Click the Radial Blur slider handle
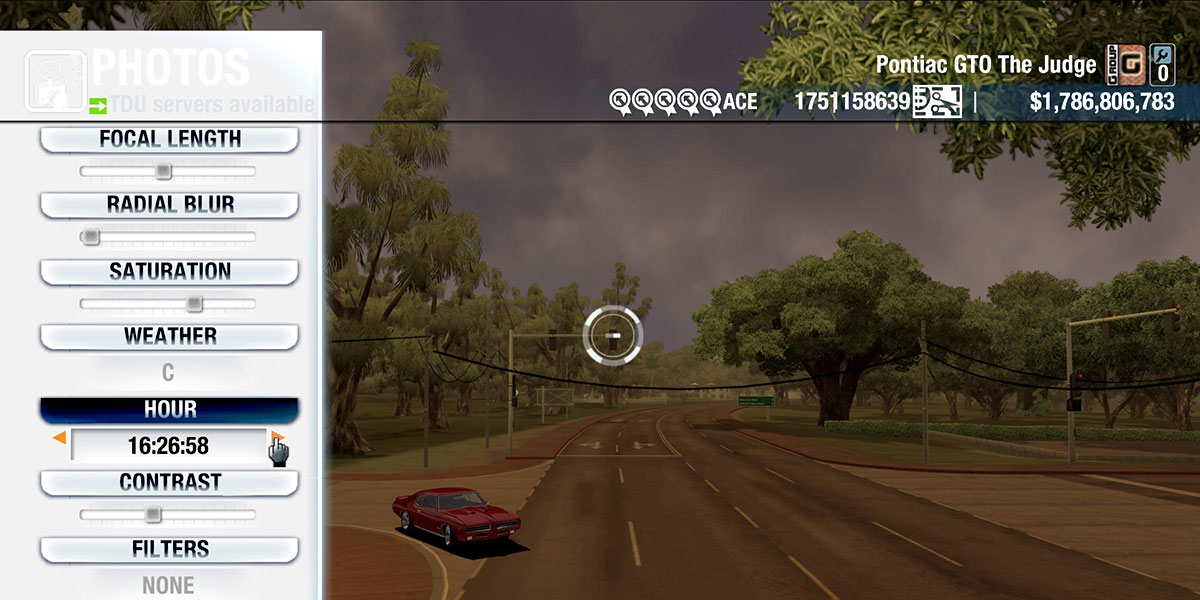 pyautogui.click(x=91, y=237)
